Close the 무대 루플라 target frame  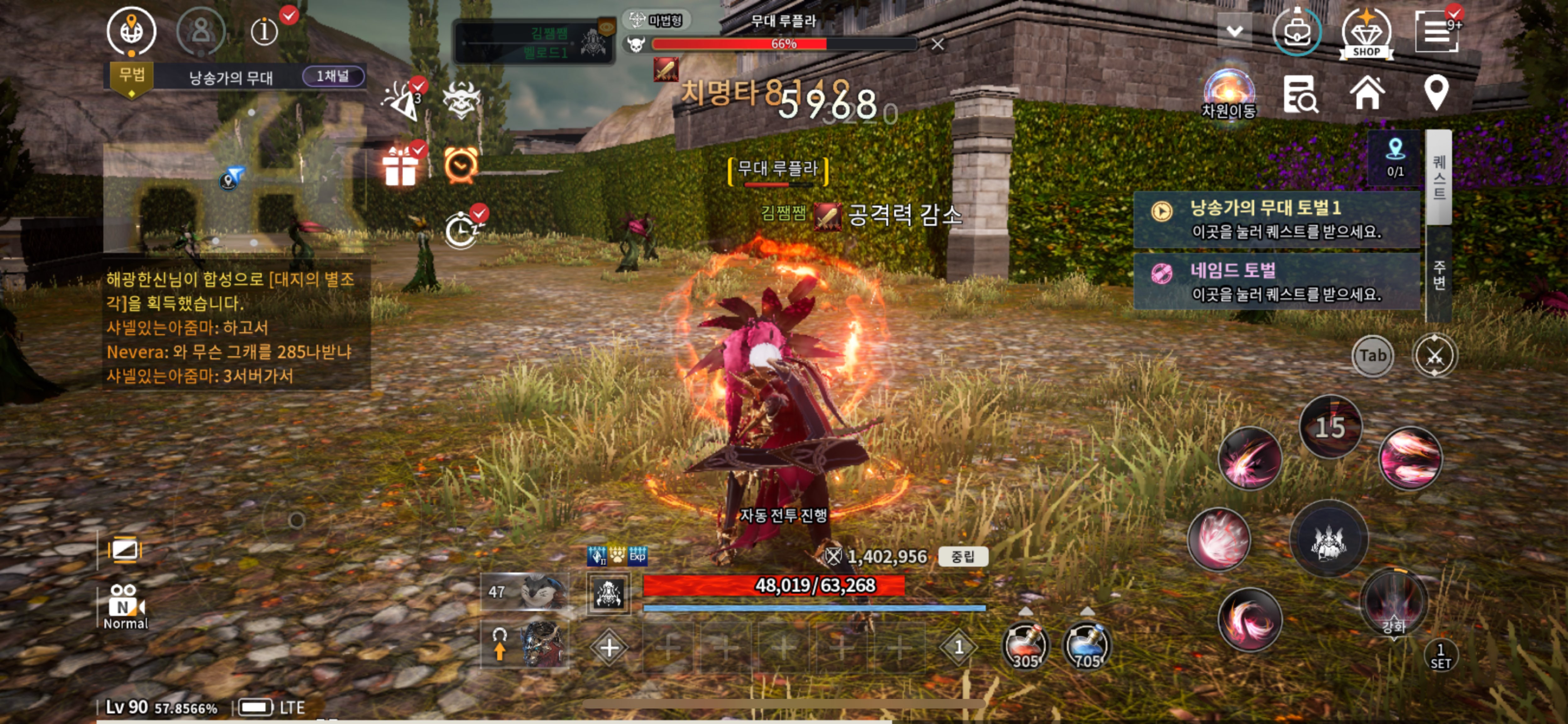click(938, 44)
